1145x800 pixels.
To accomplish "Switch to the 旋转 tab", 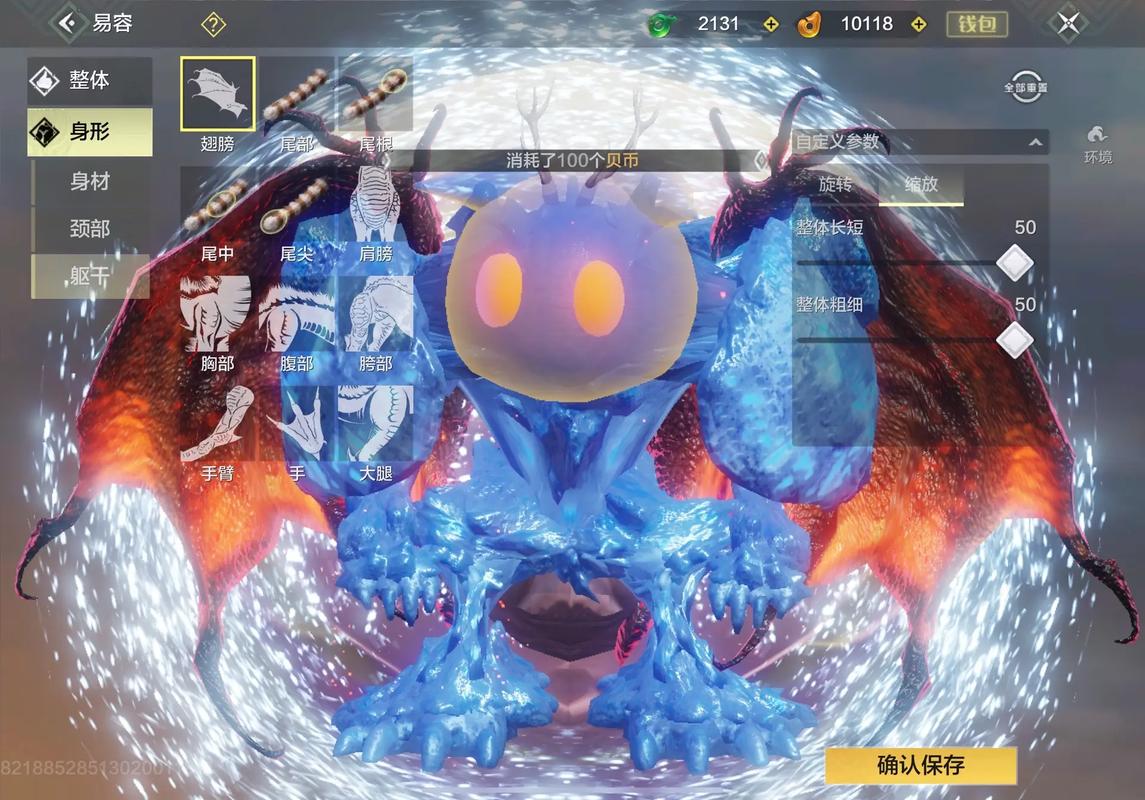I will click(835, 185).
